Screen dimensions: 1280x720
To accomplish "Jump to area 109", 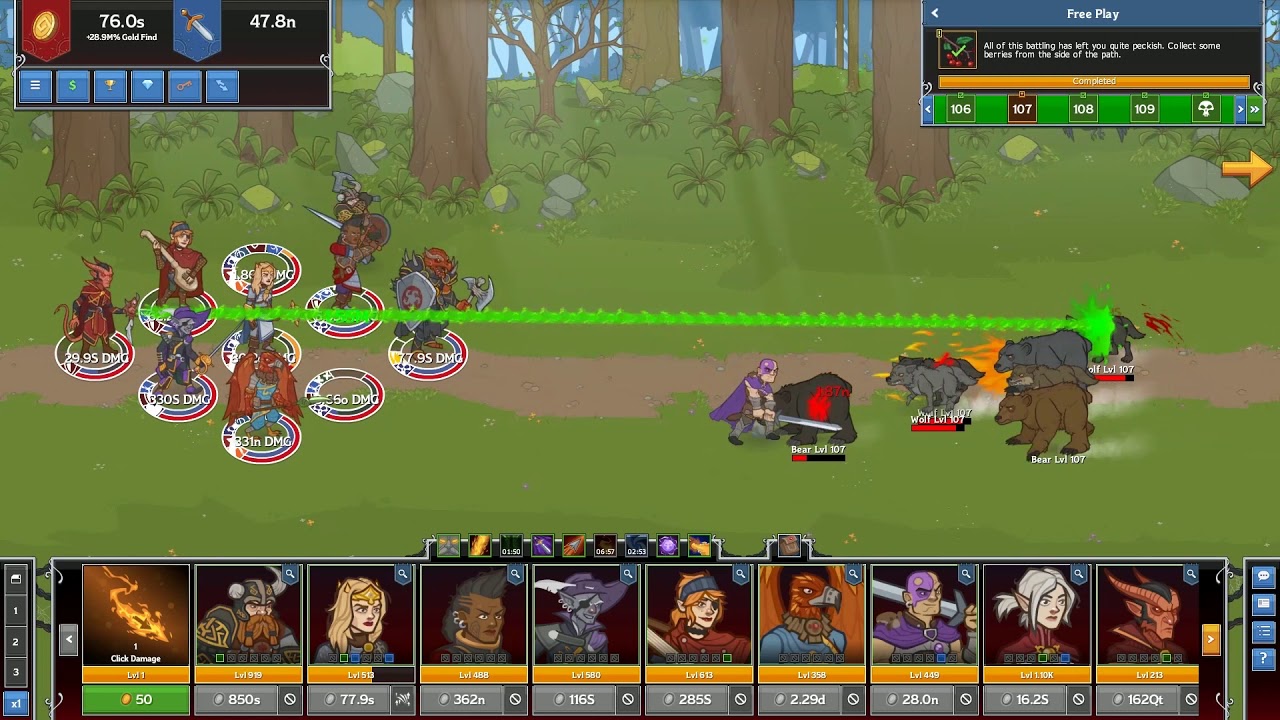I will click(1145, 109).
